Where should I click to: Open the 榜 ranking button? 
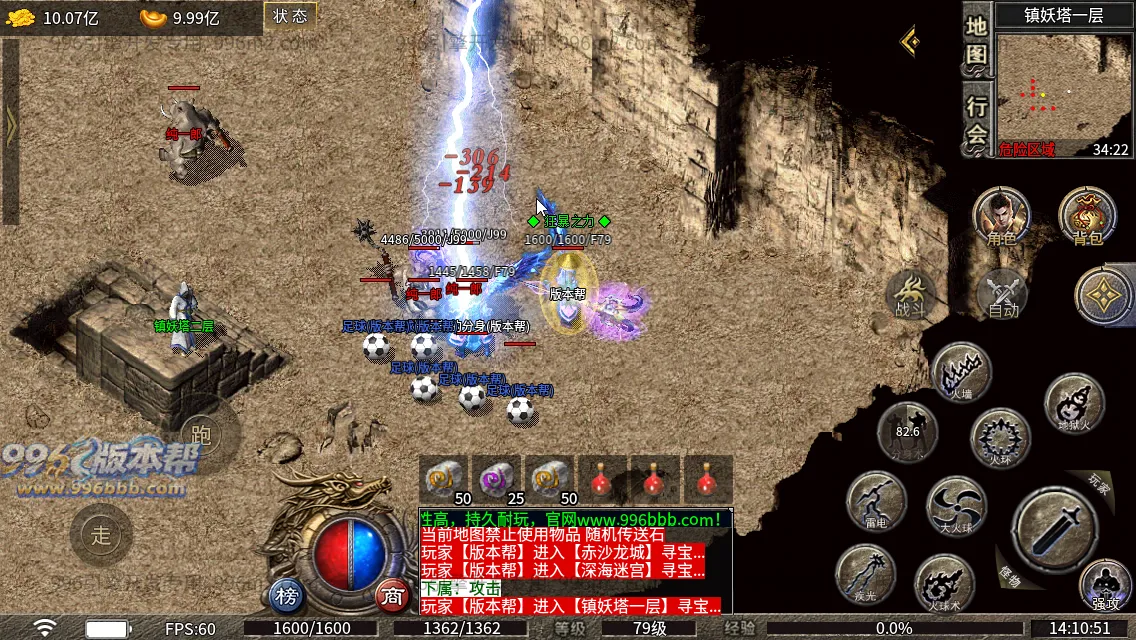(287, 597)
